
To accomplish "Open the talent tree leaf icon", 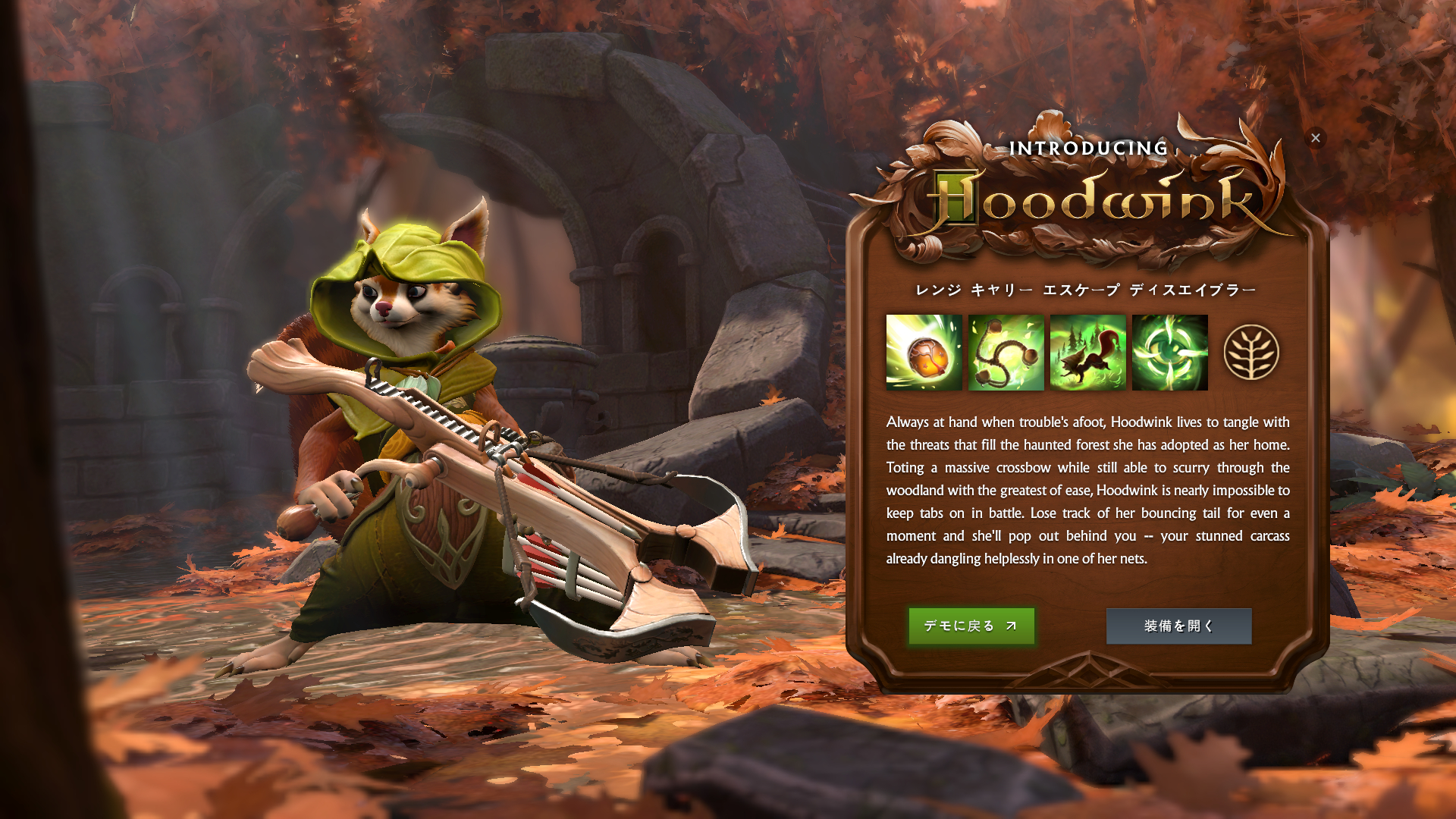I will click(x=1251, y=353).
